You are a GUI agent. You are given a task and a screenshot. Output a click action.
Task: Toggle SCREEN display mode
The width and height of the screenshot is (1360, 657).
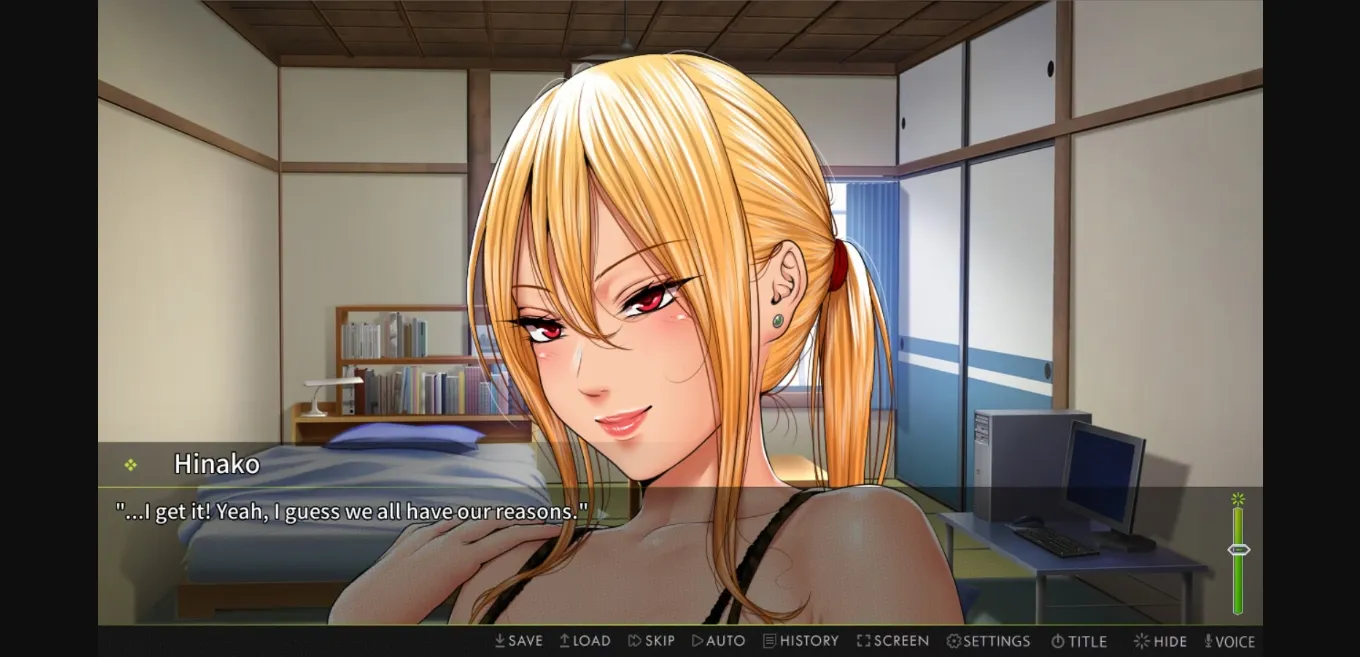pyautogui.click(x=893, y=641)
